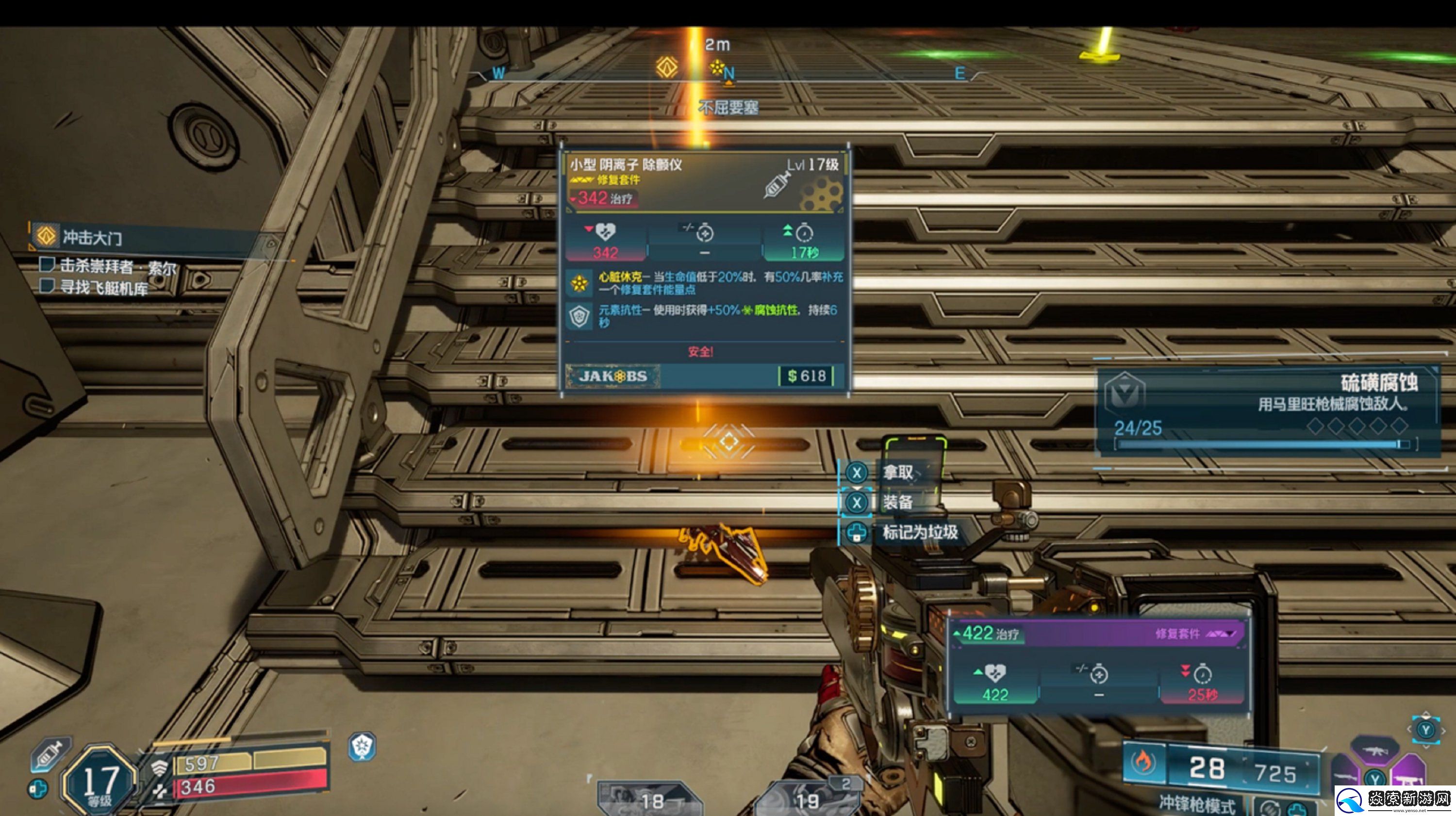Click the level 17 character badge

coord(100,782)
